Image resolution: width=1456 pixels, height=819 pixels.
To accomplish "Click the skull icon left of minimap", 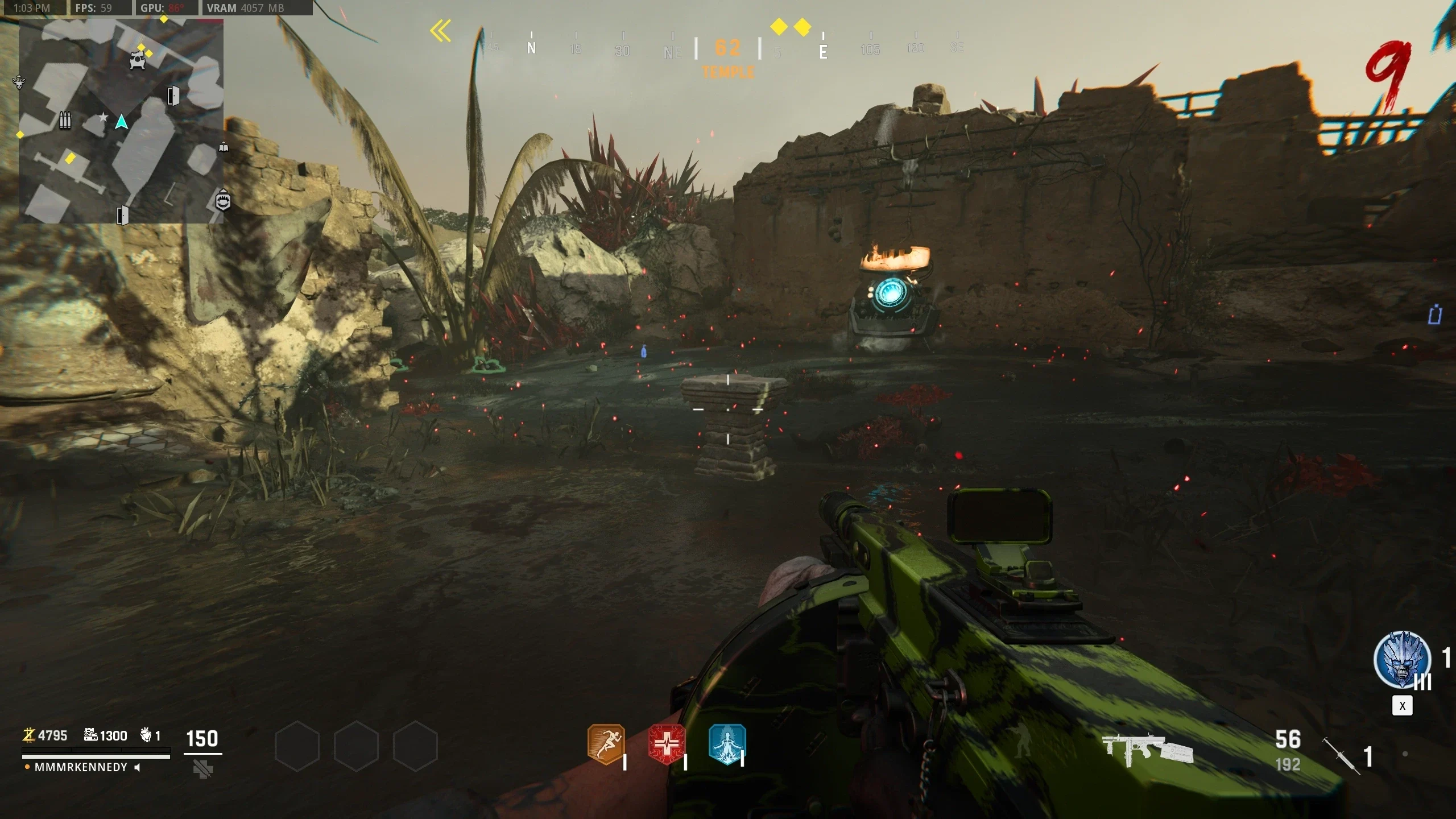I will click(x=19, y=82).
